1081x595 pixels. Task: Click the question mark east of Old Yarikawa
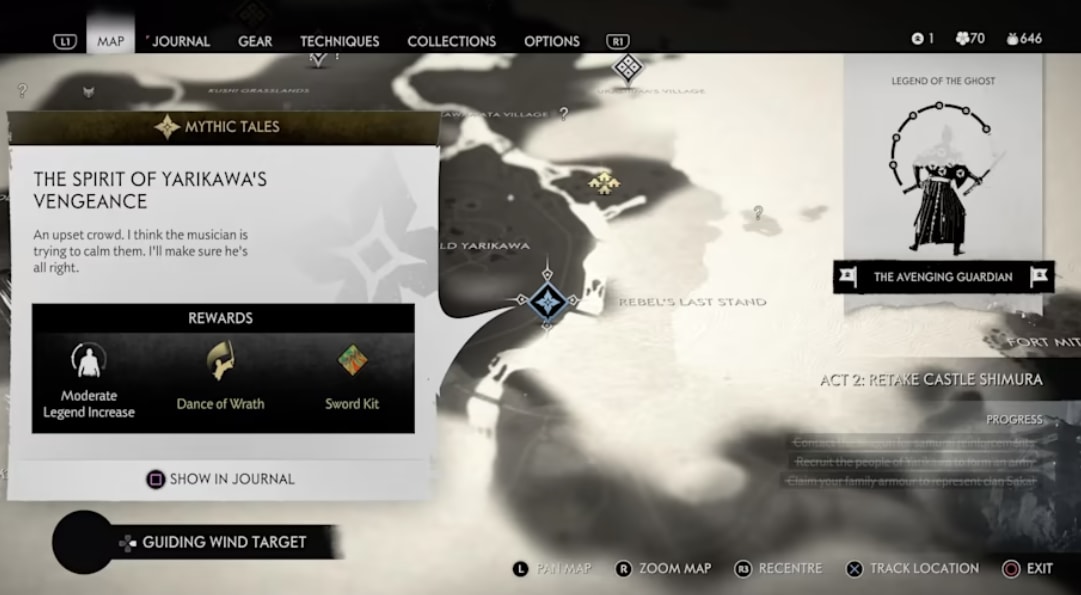click(758, 212)
